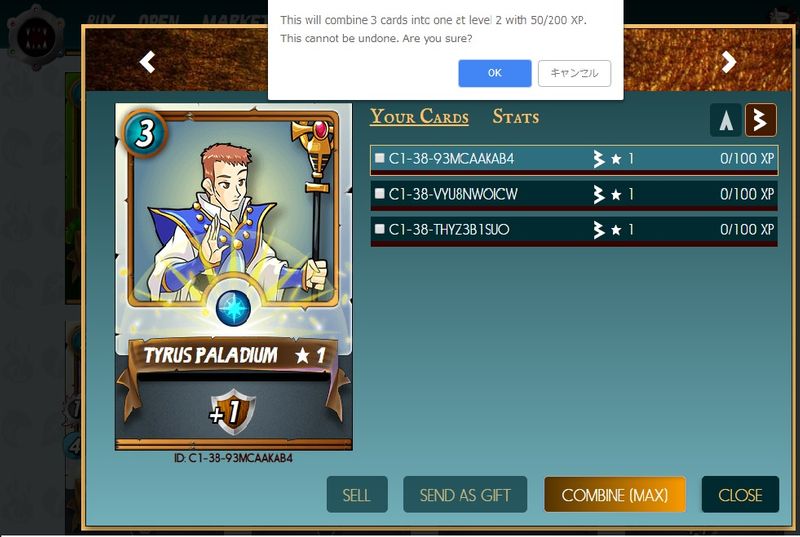Image resolution: width=800 pixels, height=537 pixels.
Task: Select the Alpha edition filter icon
Action: 725,121
